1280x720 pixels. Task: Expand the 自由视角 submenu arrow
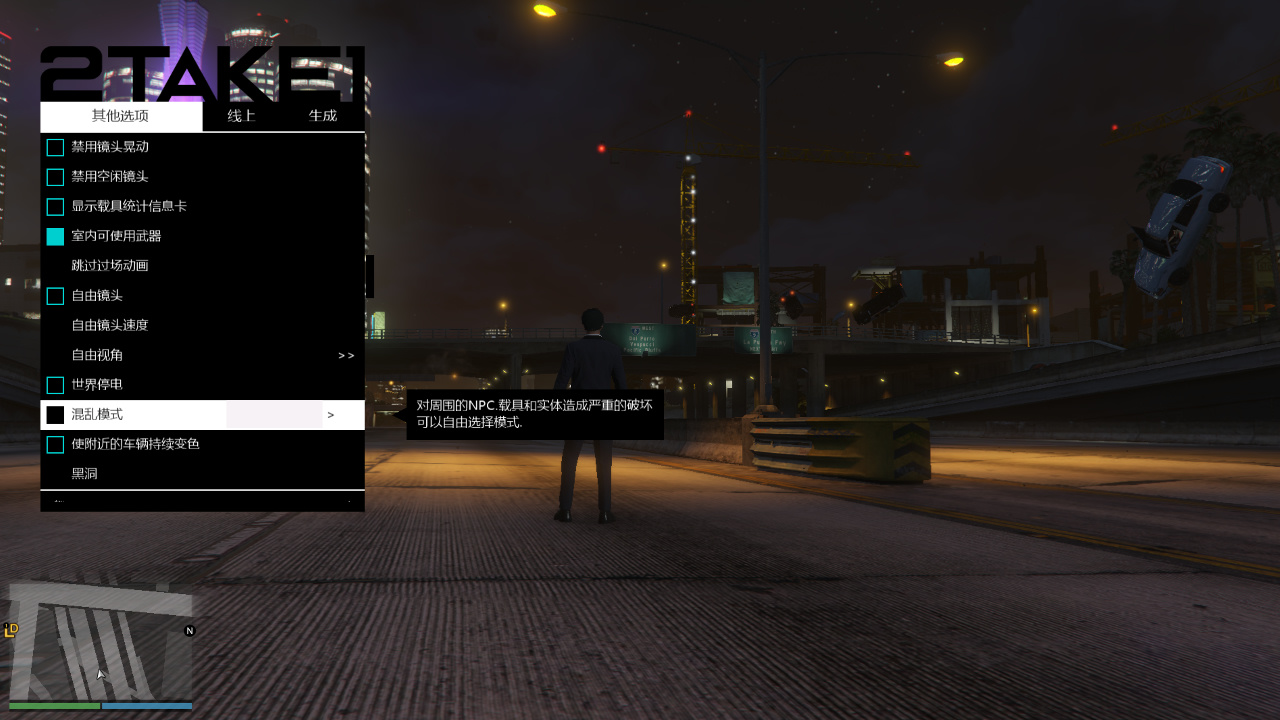coord(345,355)
